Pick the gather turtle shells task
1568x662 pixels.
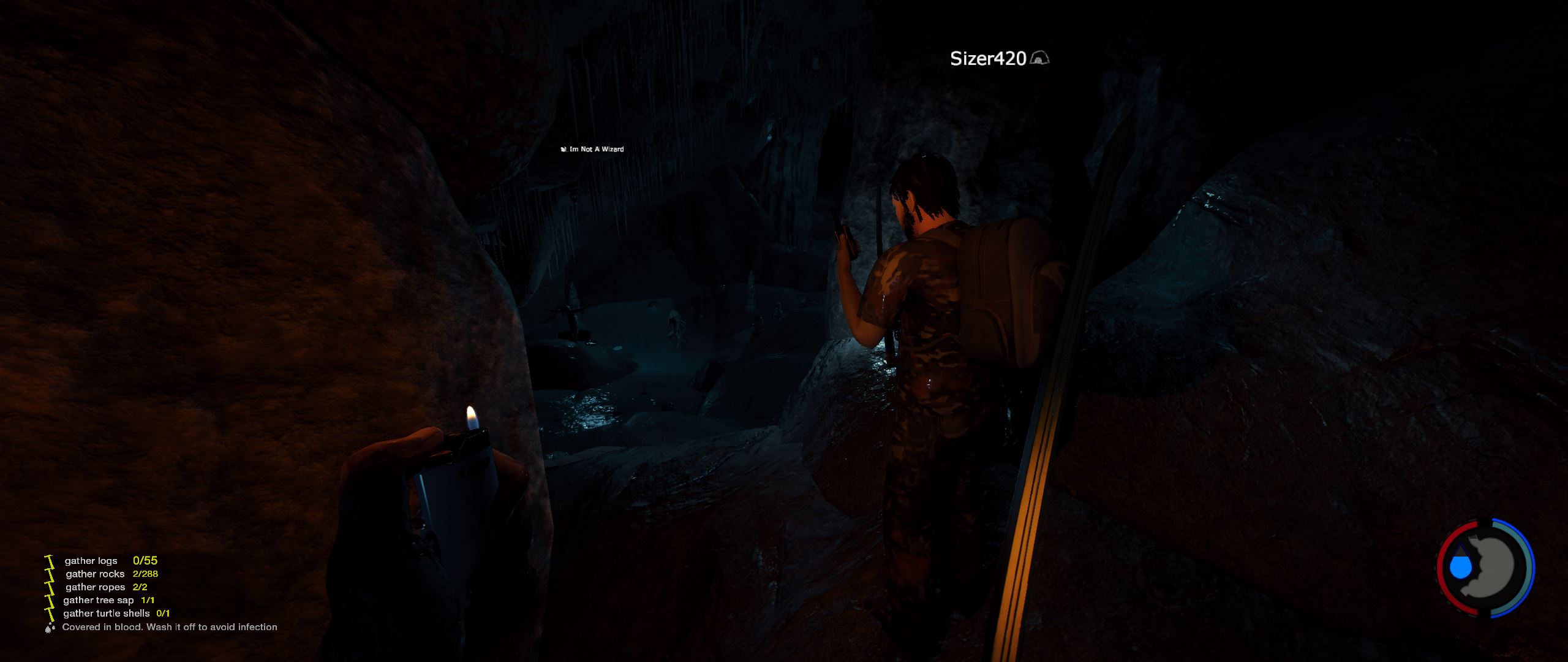pyautogui.click(x=106, y=613)
